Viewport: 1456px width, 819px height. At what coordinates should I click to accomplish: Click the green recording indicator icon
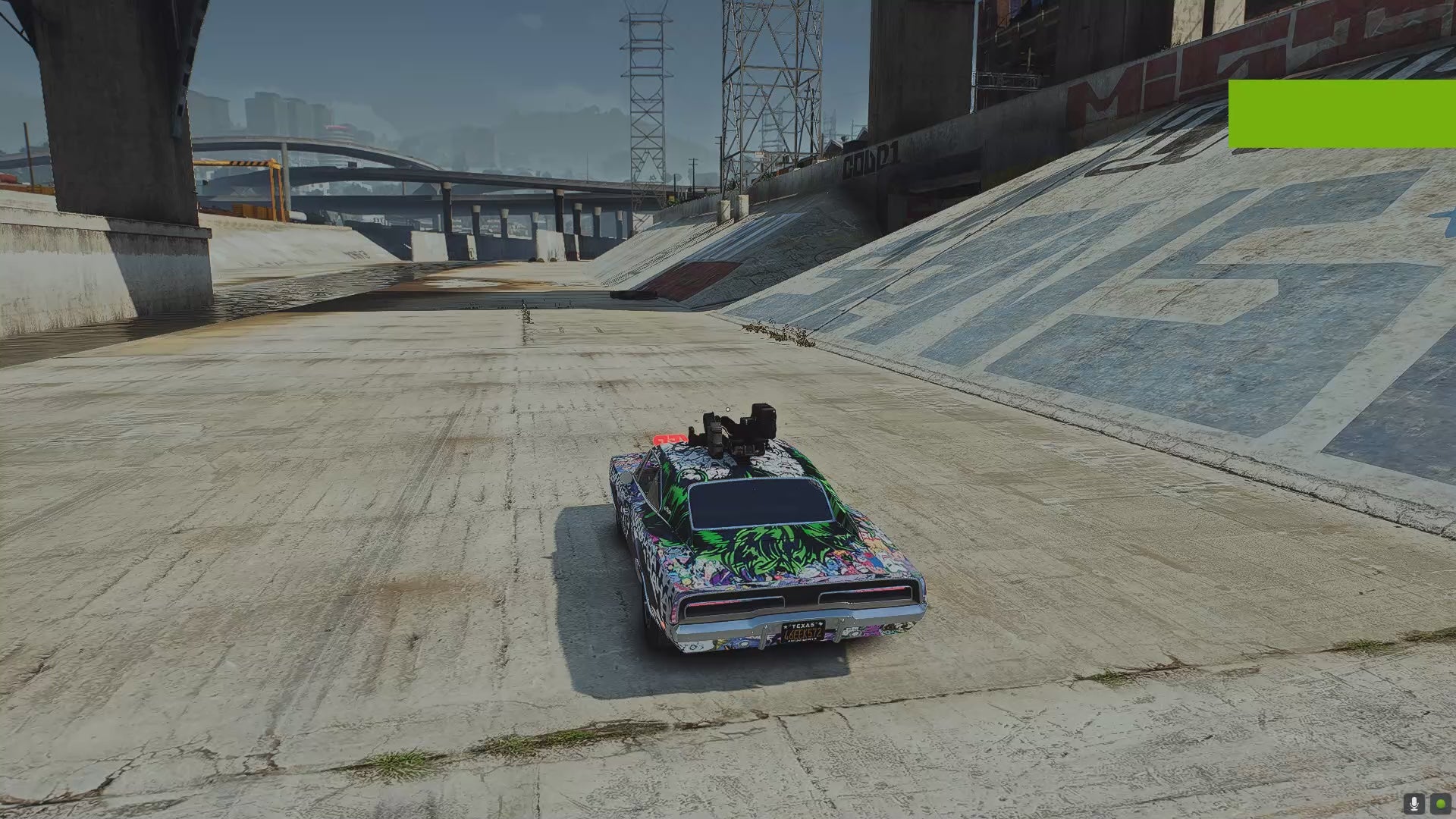pyautogui.click(x=1440, y=803)
